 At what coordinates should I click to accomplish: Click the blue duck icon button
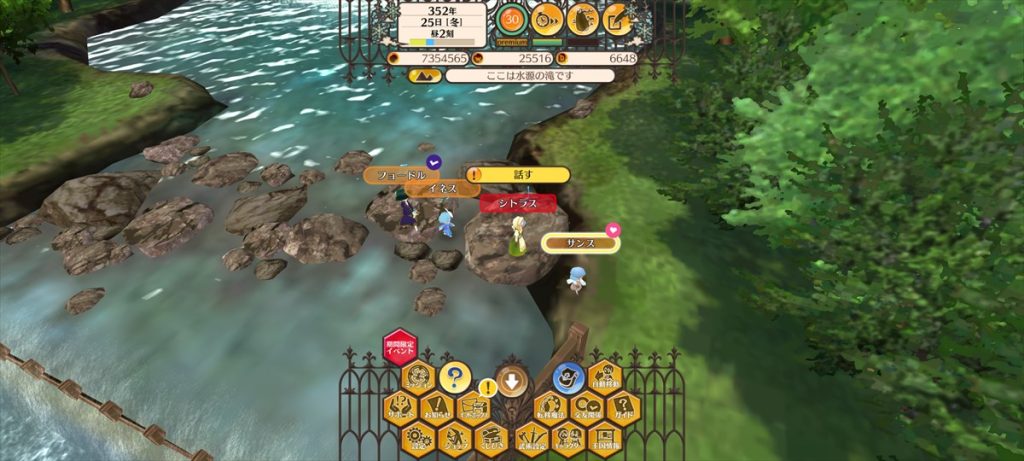pos(568,378)
